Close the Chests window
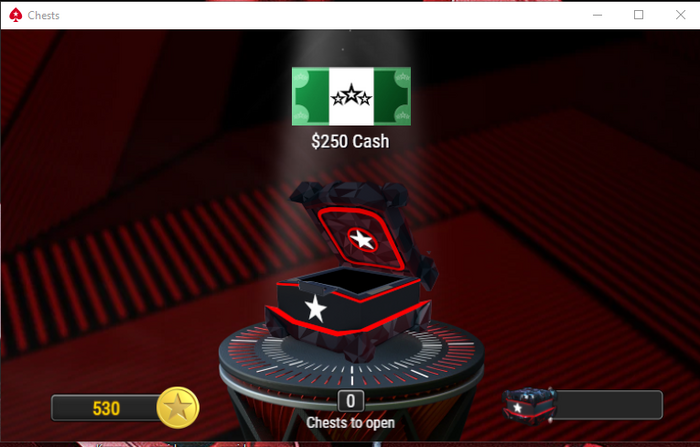 coord(678,14)
